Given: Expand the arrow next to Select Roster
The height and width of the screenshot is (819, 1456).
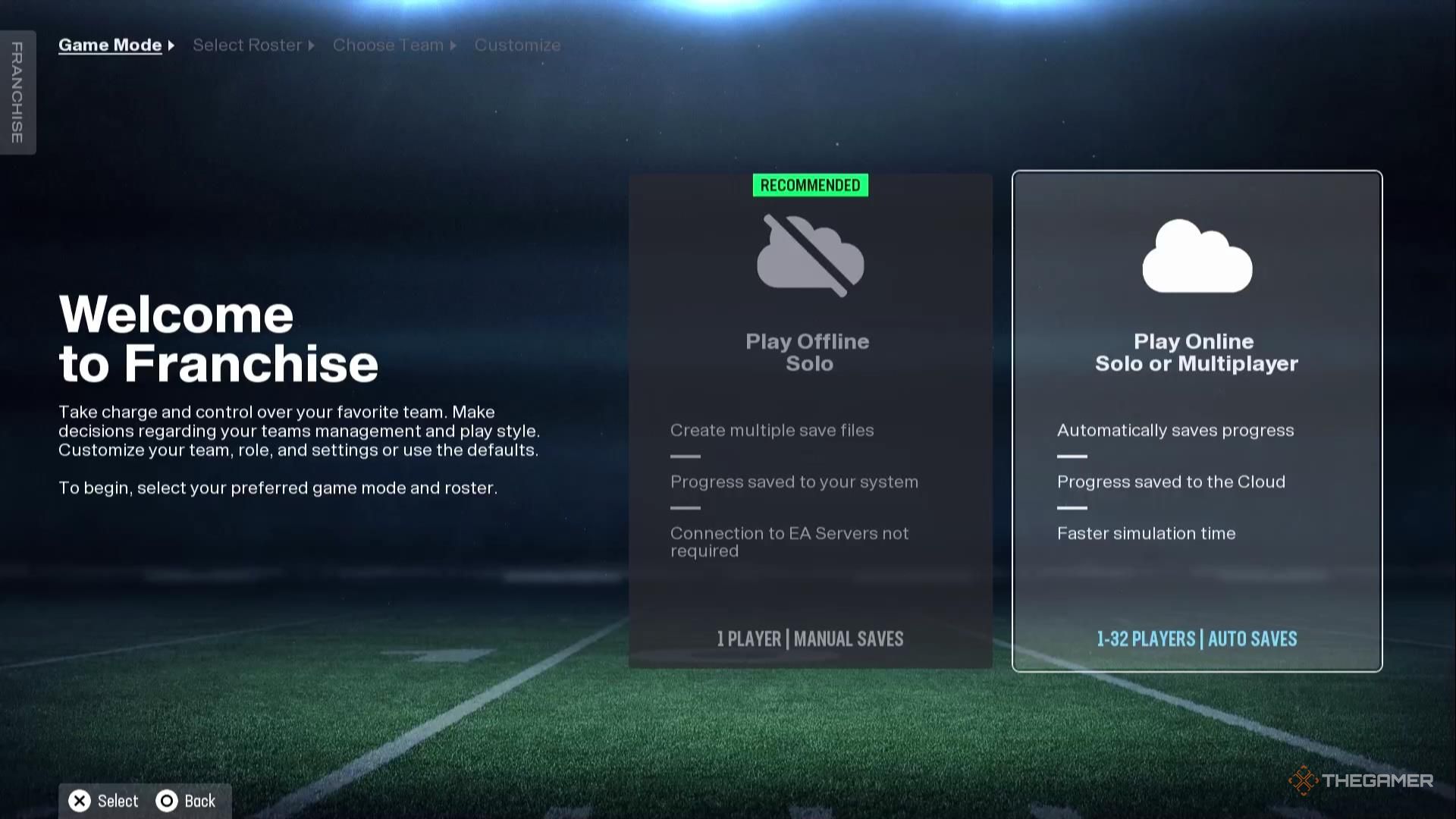Looking at the screenshot, I should (311, 45).
